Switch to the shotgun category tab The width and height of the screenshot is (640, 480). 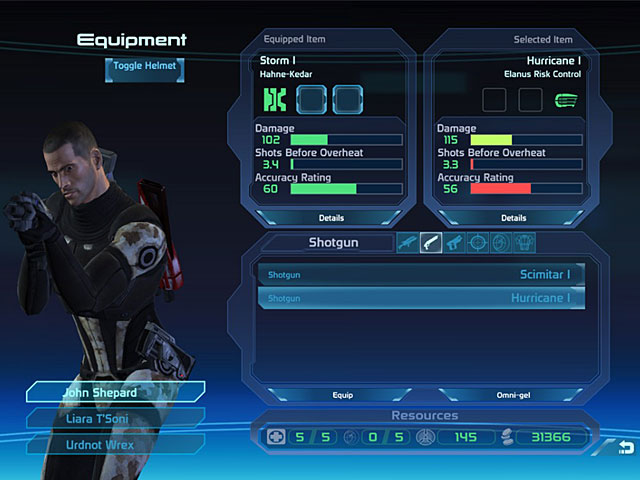431,242
